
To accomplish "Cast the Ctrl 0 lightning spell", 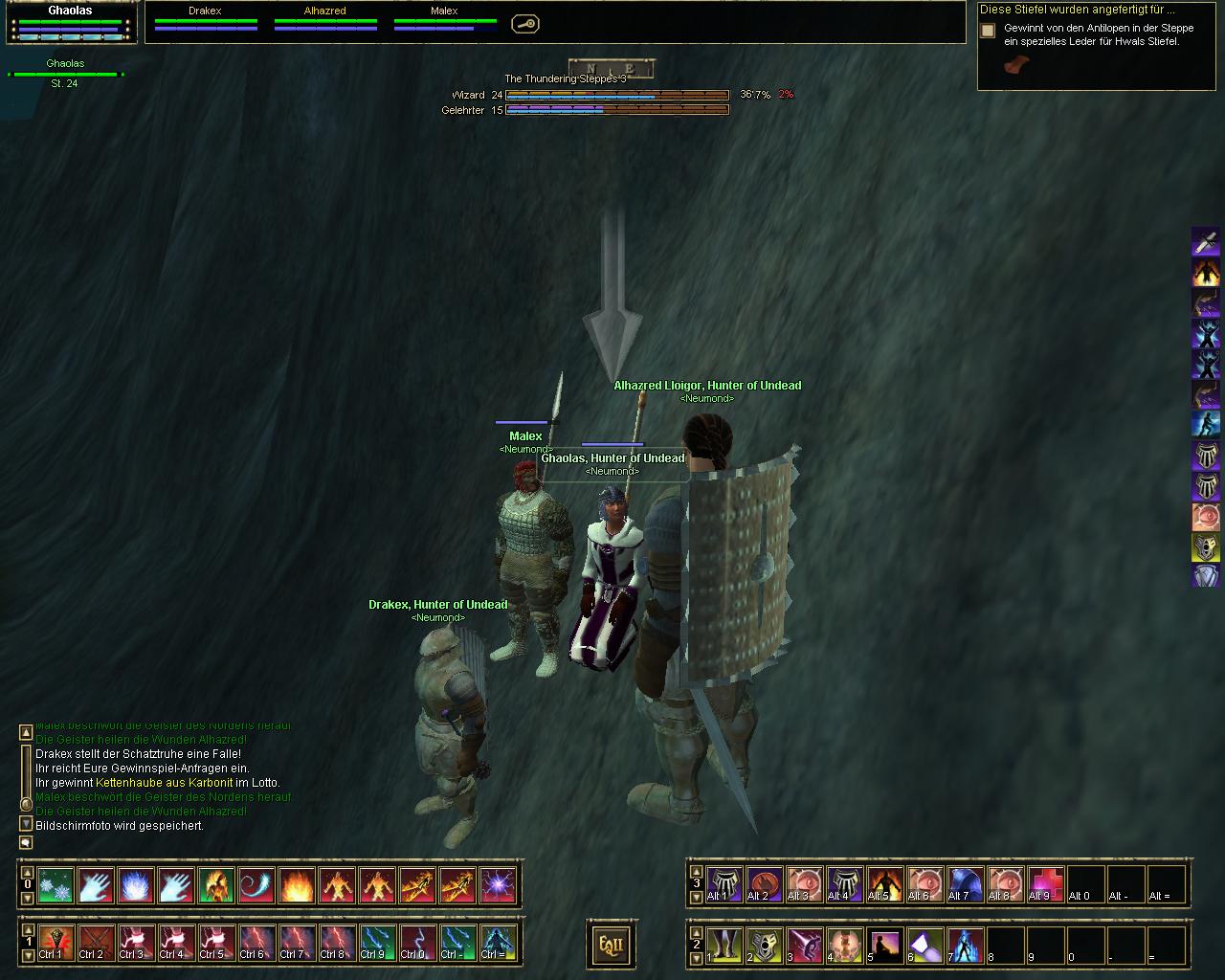I will [x=417, y=943].
